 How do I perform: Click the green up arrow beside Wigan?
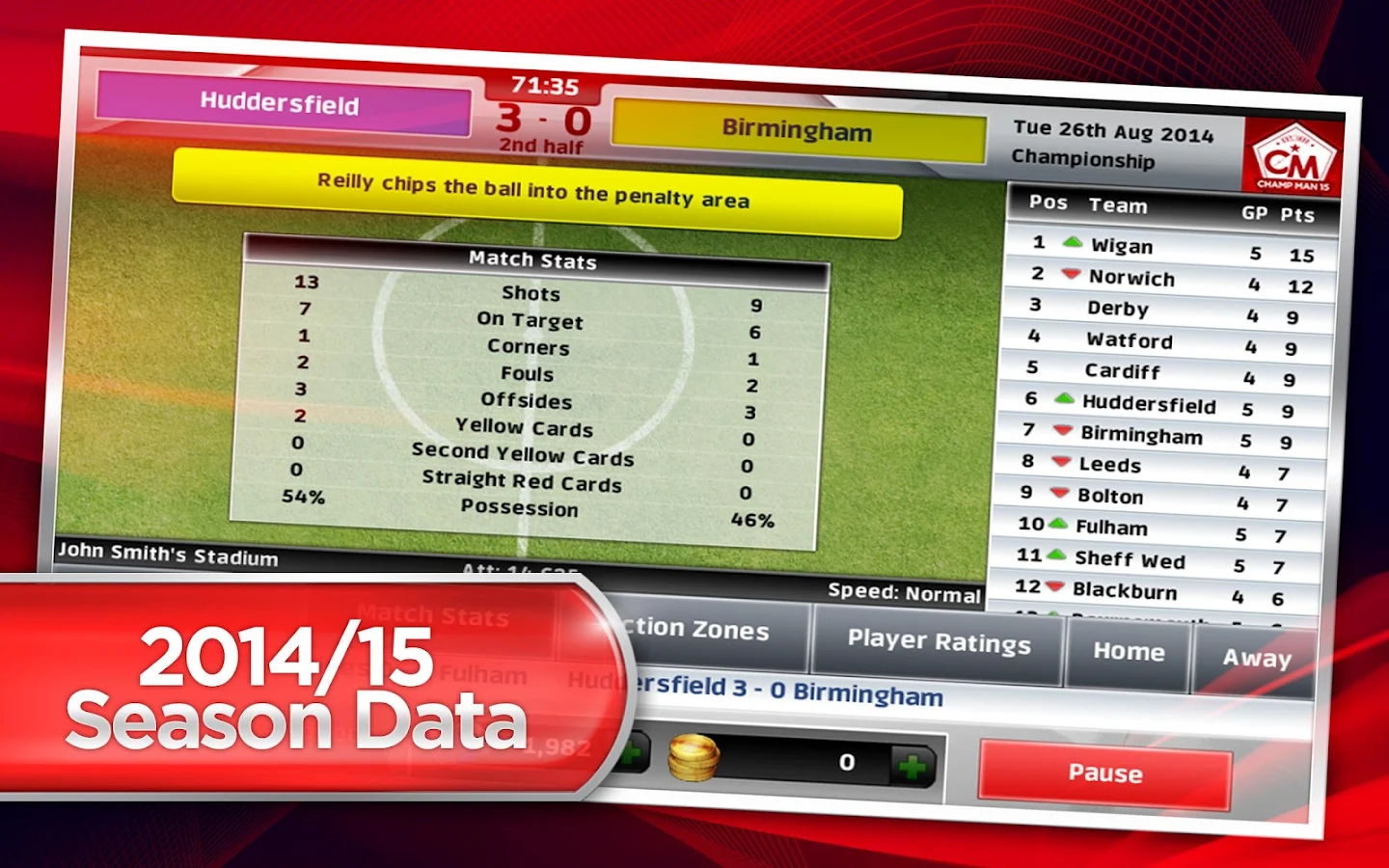pos(1072,244)
